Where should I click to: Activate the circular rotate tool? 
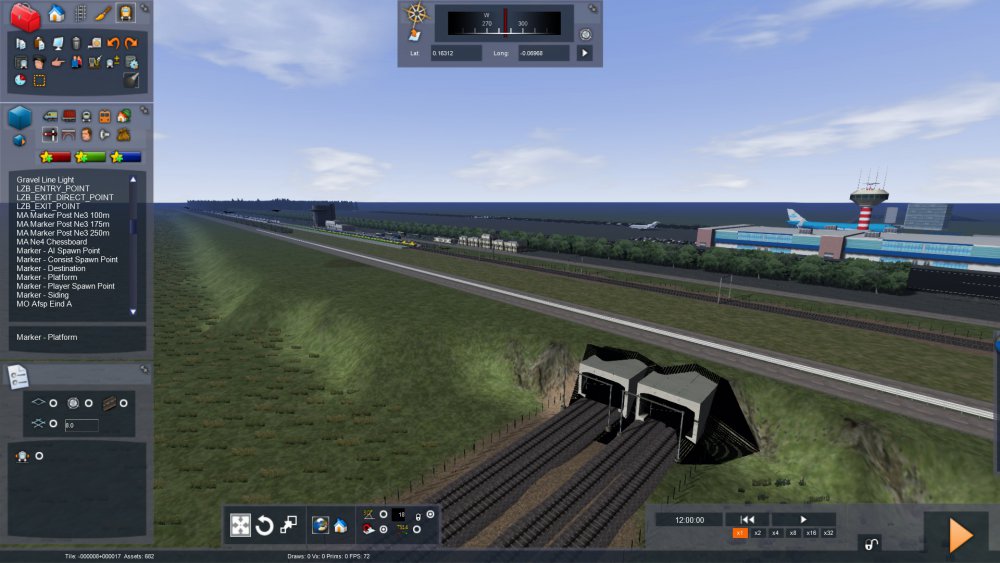click(x=265, y=525)
